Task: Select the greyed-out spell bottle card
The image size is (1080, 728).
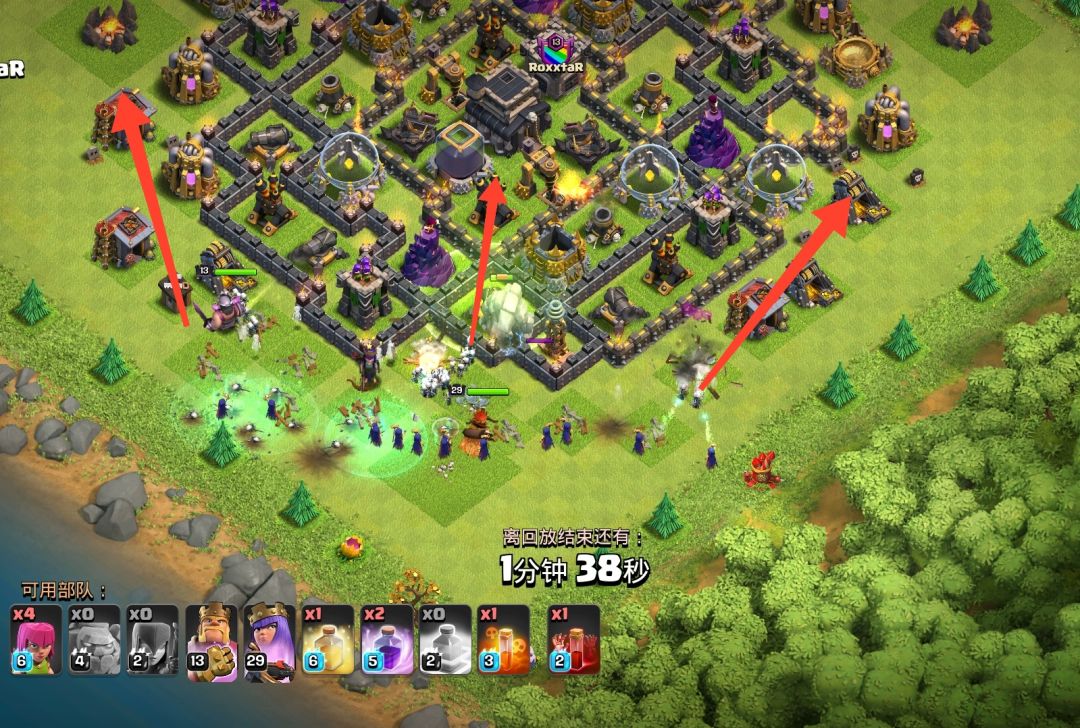Action: pyautogui.click(x=445, y=640)
